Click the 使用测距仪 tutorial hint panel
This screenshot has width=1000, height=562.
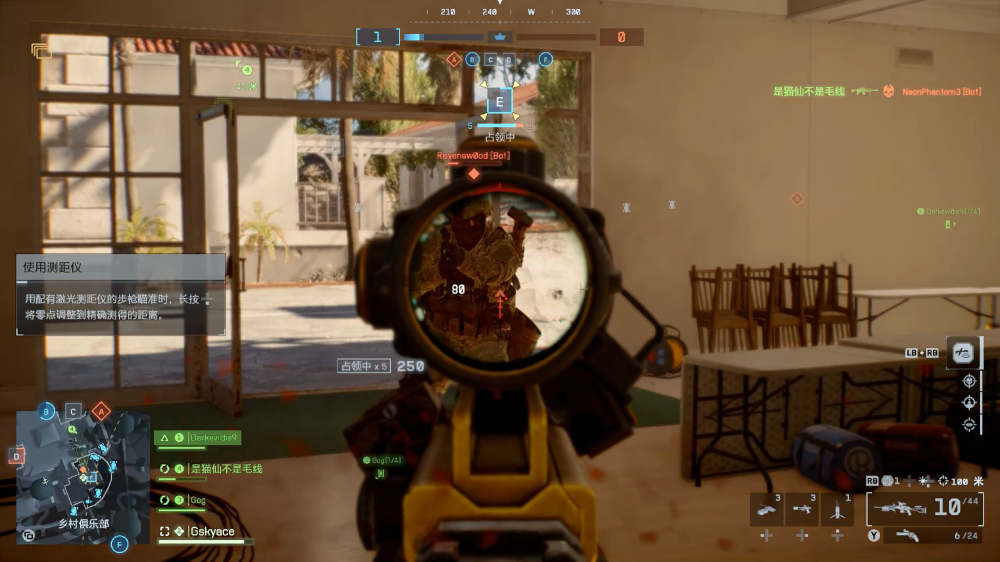[x=120, y=294]
